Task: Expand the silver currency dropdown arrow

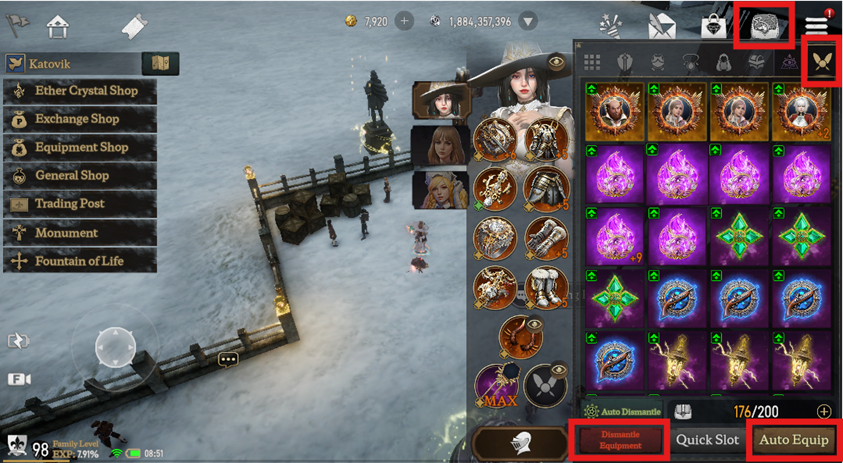Action: [x=529, y=21]
